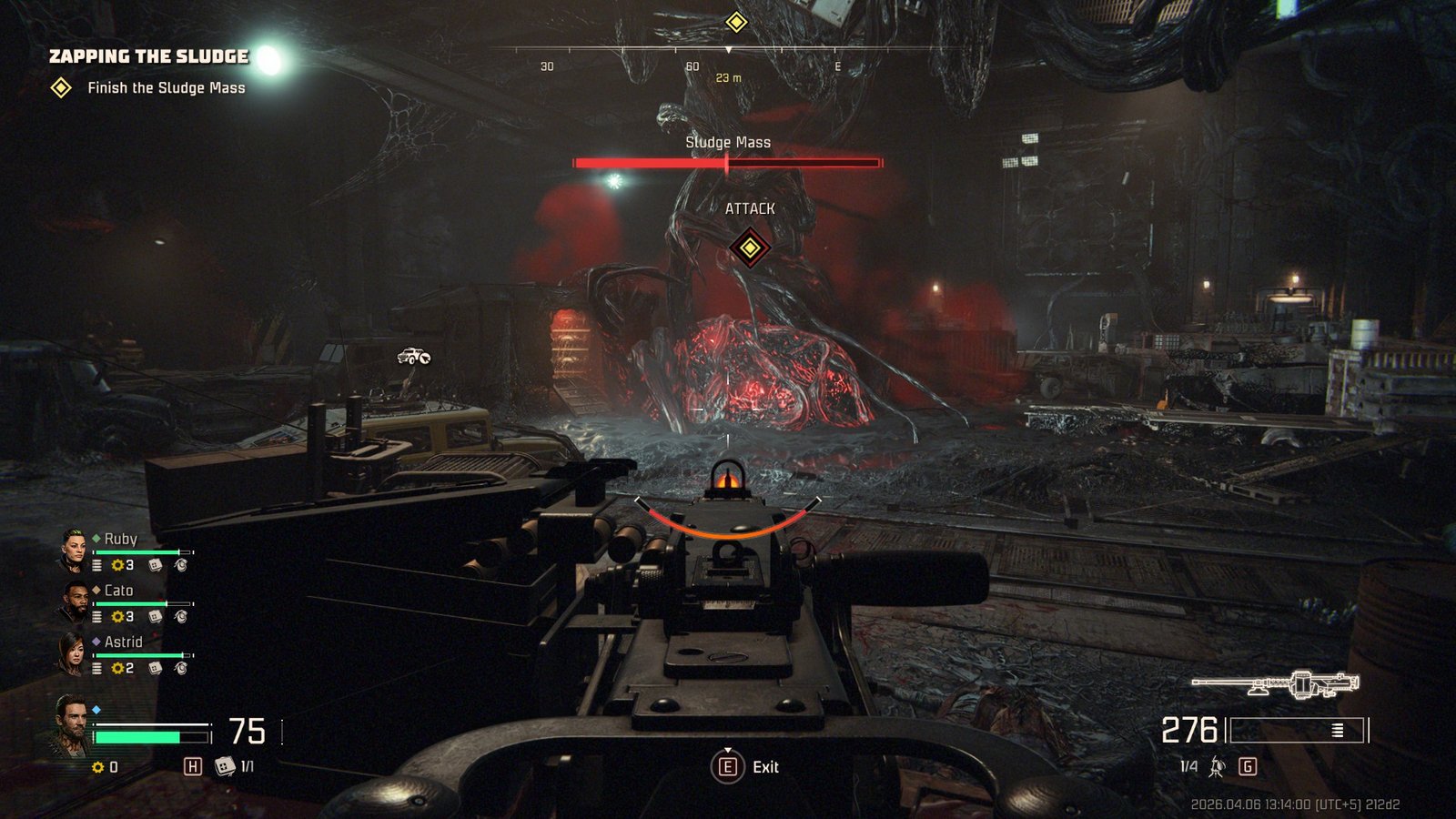Select Cato's squad portrait
Screen dimensions: 1456x819
point(73,602)
